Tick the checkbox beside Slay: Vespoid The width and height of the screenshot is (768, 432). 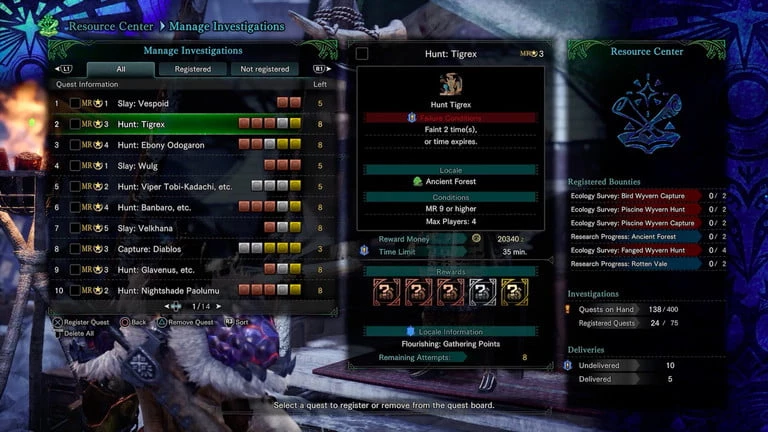pyautogui.click(x=75, y=103)
